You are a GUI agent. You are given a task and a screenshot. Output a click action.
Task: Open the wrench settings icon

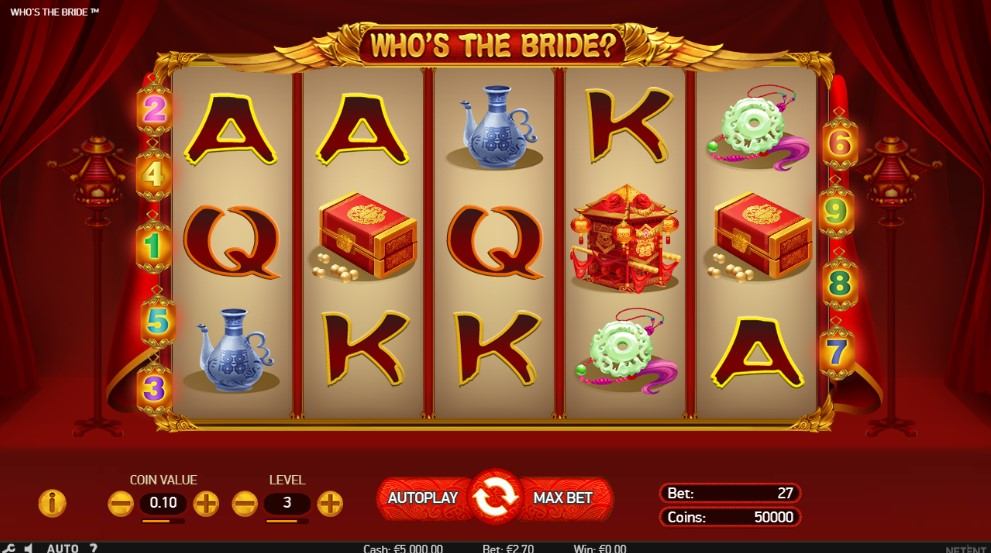point(8,548)
